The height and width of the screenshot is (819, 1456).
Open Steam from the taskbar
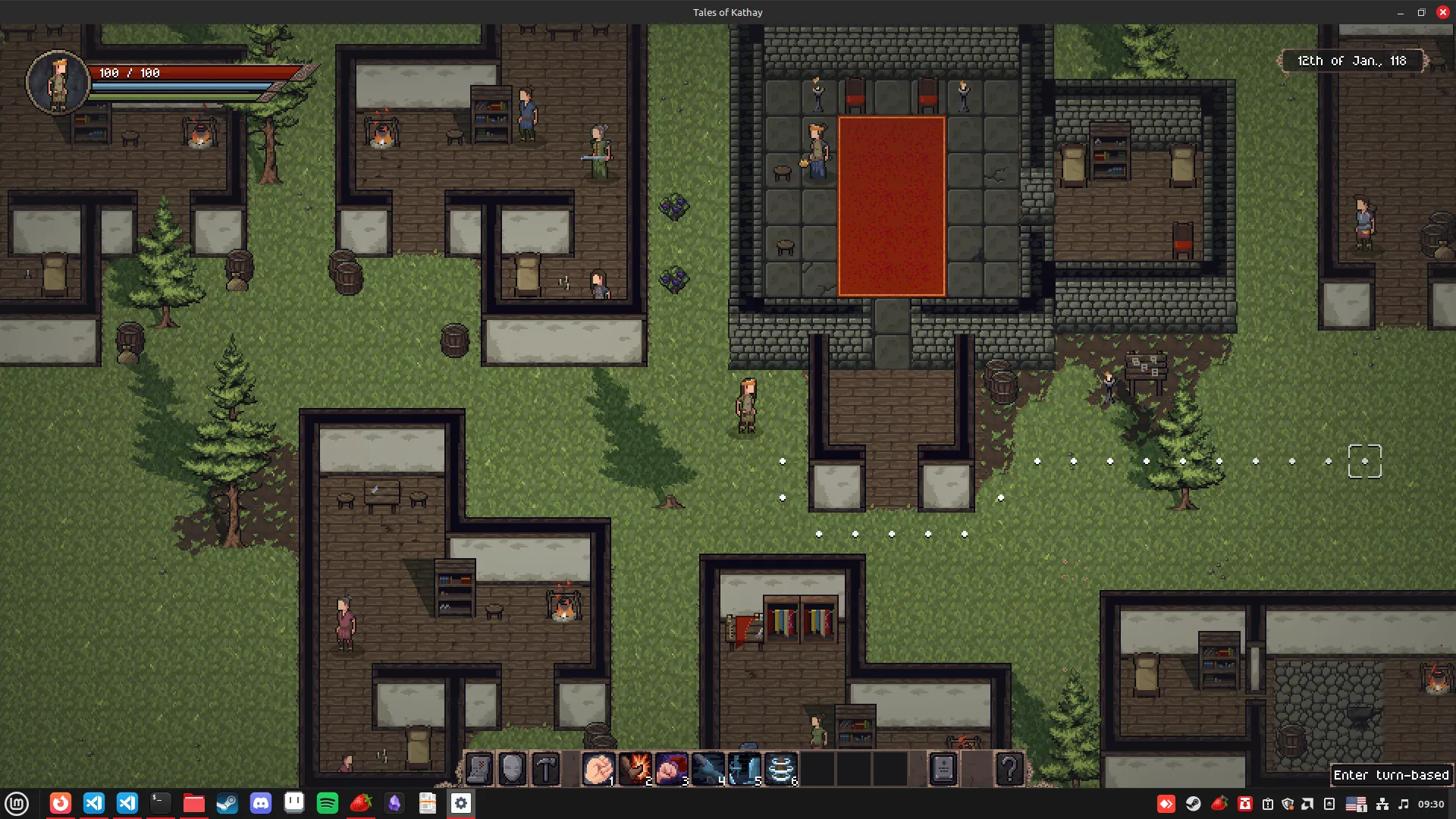[x=227, y=803]
